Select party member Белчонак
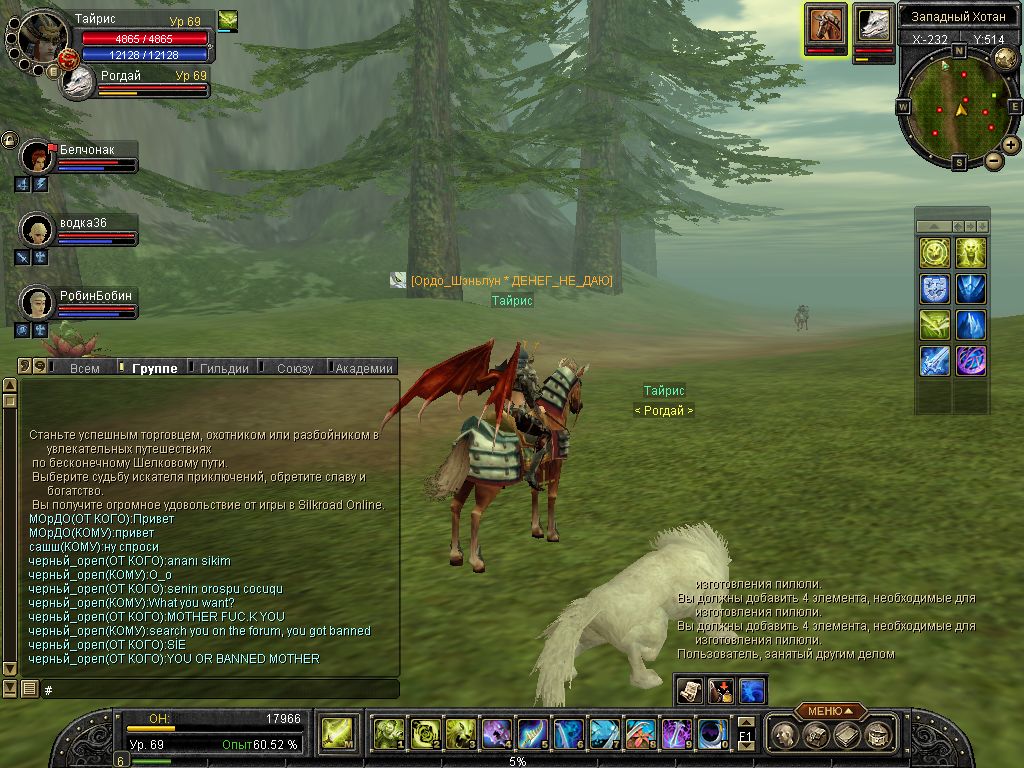The height and width of the screenshot is (768, 1024). click(38, 158)
